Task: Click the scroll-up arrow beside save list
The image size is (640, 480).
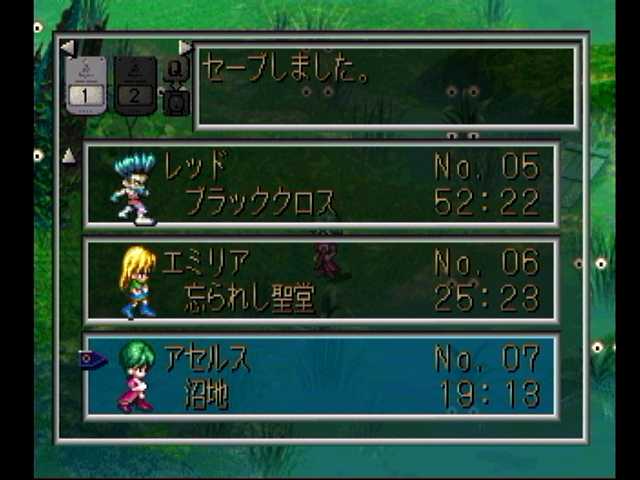Action: [x=68, y=155]
